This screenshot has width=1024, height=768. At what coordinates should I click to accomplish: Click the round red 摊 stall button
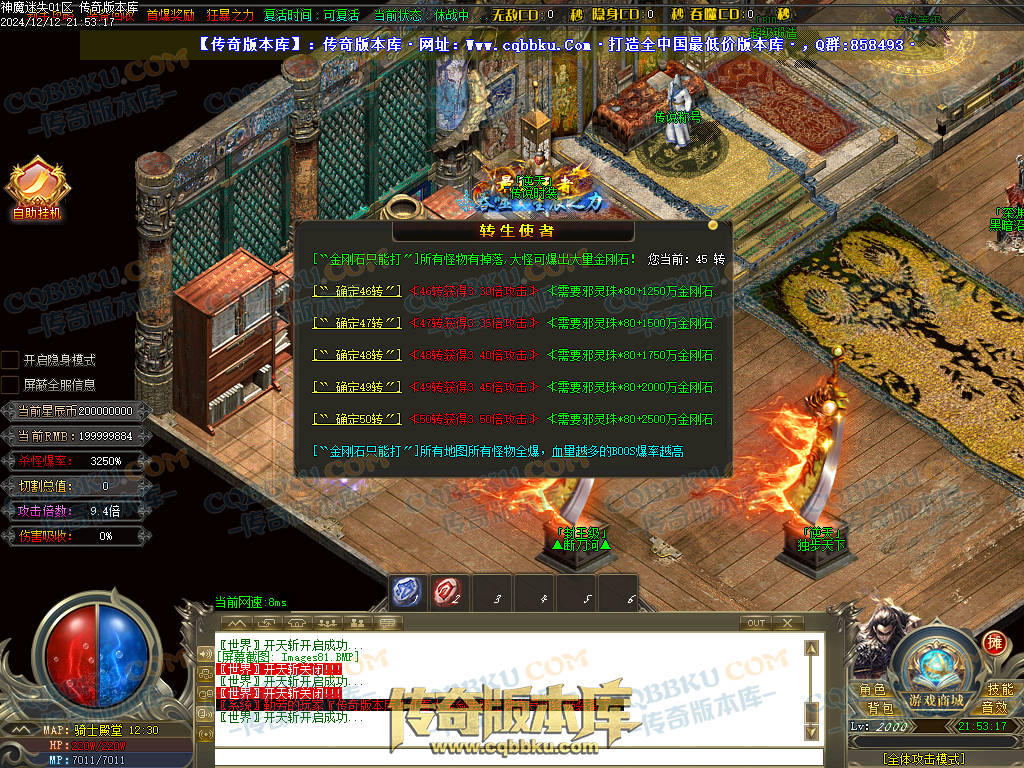tap(994, 642)
